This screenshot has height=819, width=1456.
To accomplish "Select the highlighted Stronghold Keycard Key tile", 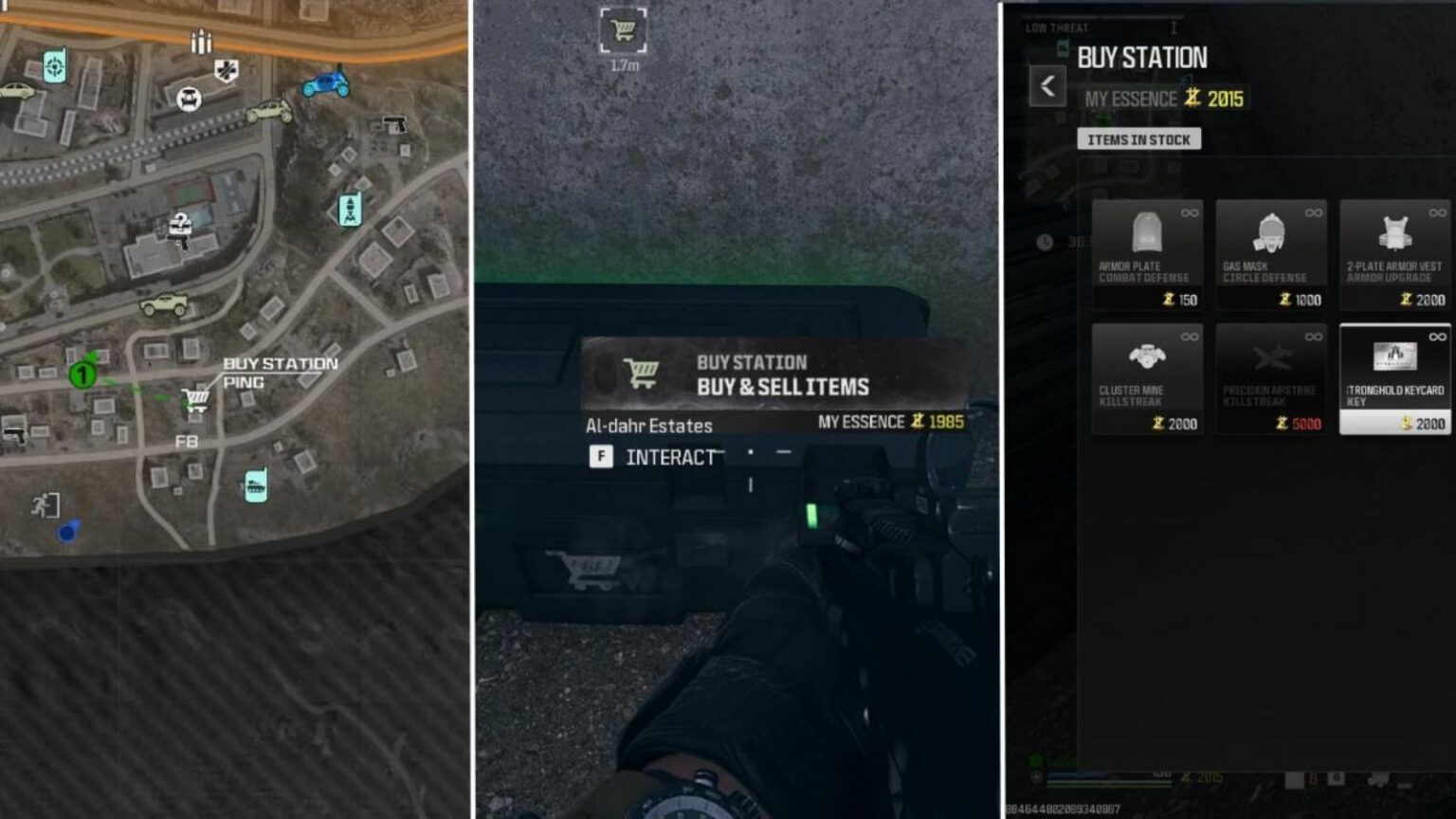I will pyautogui.click(x=1393, y=377).
